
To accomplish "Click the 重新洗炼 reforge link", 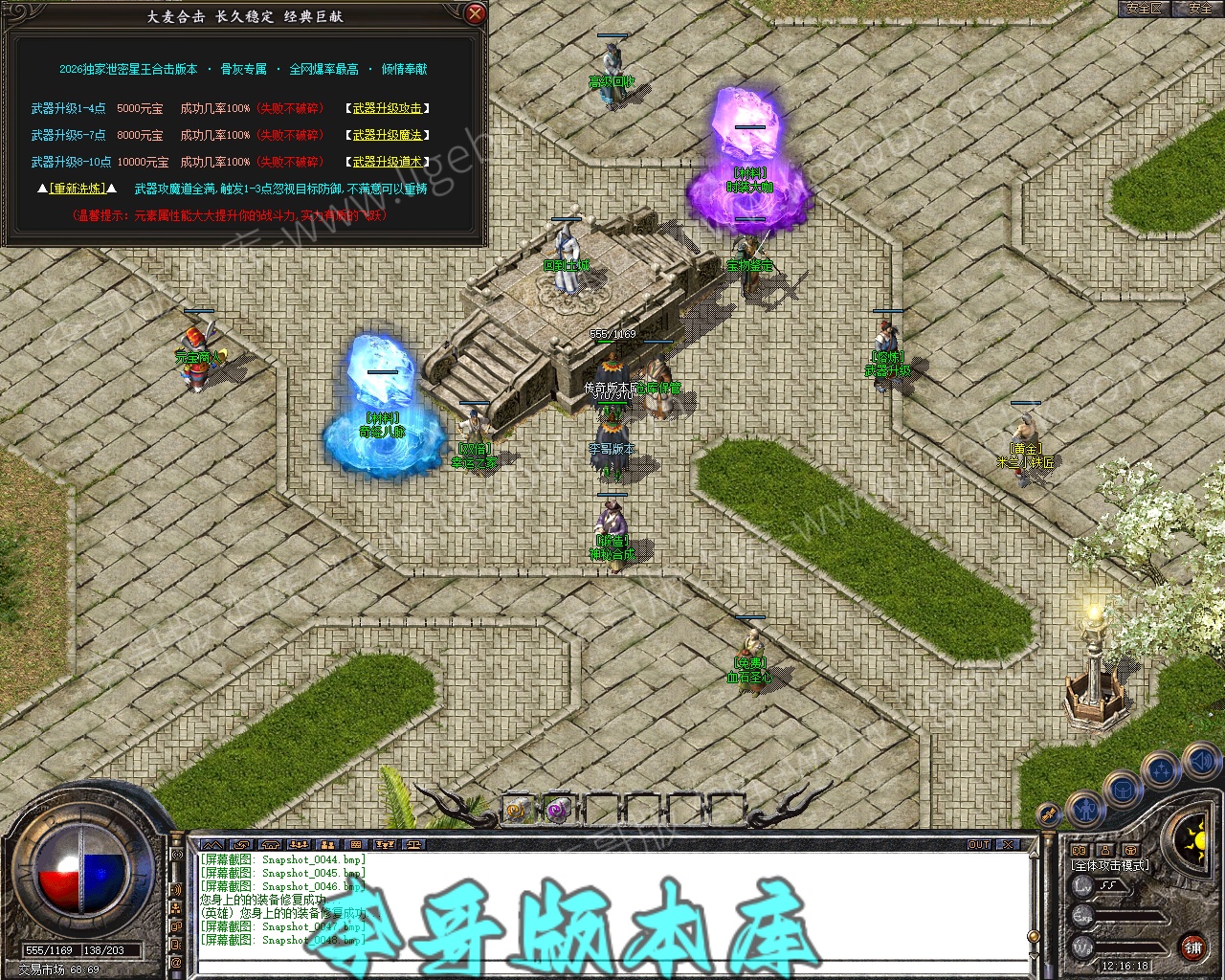I will pyautogui.click(x=77, y=189).
